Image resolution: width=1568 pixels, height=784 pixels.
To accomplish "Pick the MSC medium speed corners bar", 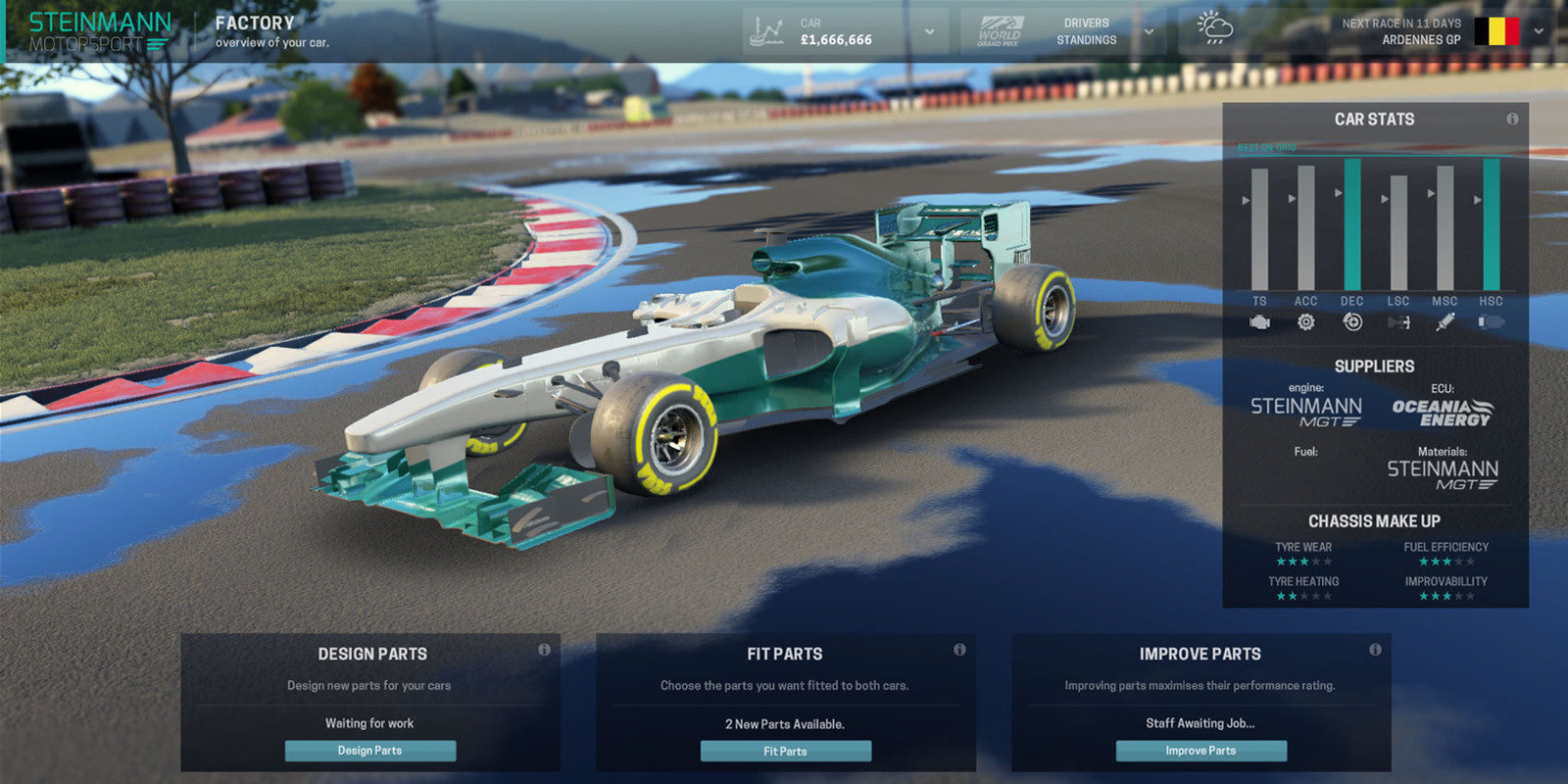I will tap(1445, 227).
